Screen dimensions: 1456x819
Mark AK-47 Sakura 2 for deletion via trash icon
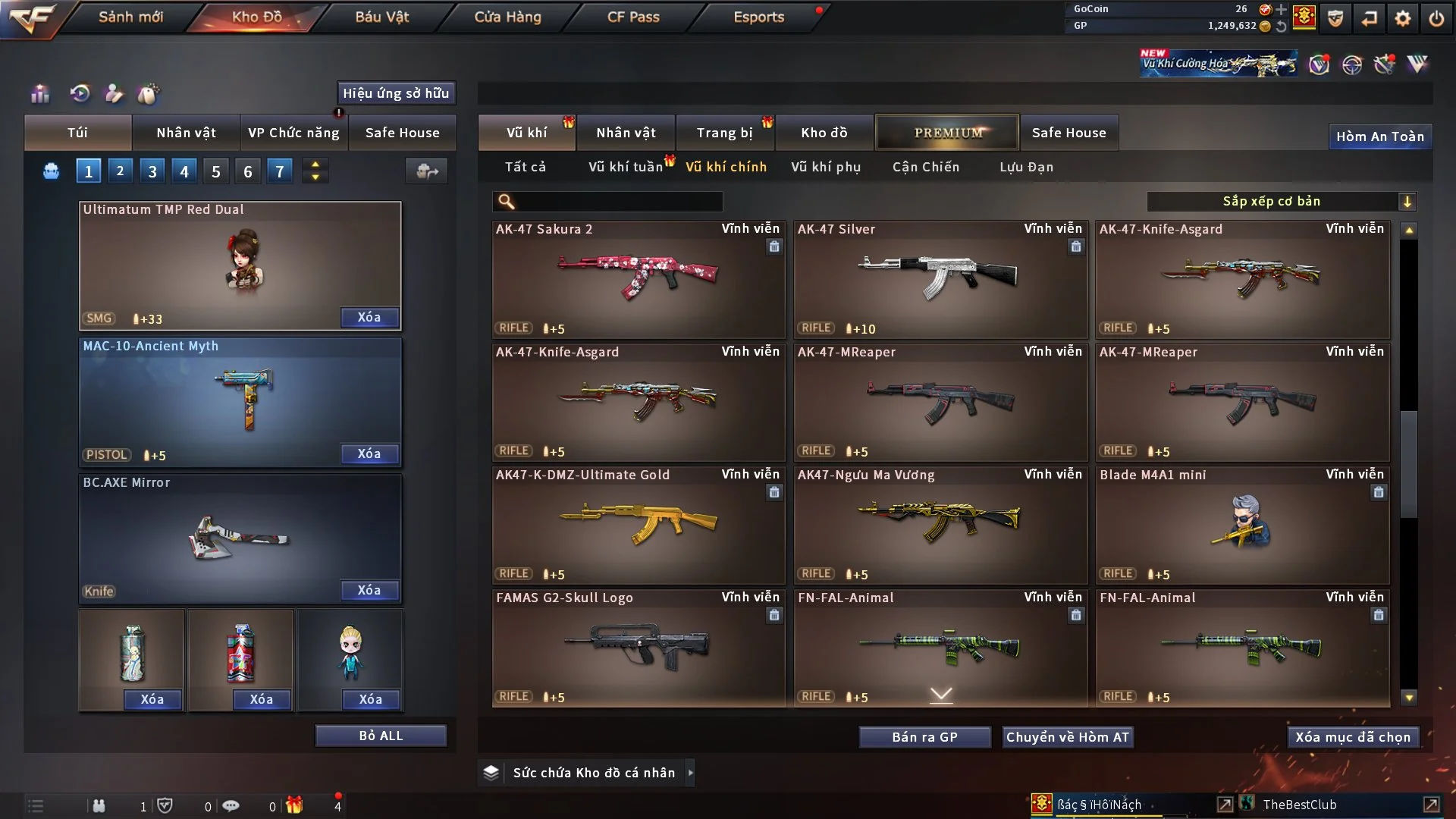coord(774,247)
